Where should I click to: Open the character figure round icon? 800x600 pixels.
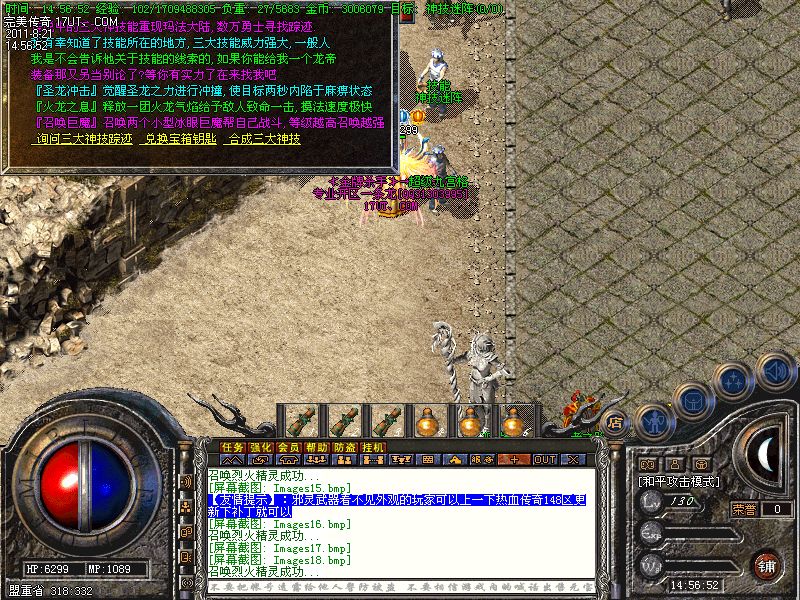coord(653,420)
